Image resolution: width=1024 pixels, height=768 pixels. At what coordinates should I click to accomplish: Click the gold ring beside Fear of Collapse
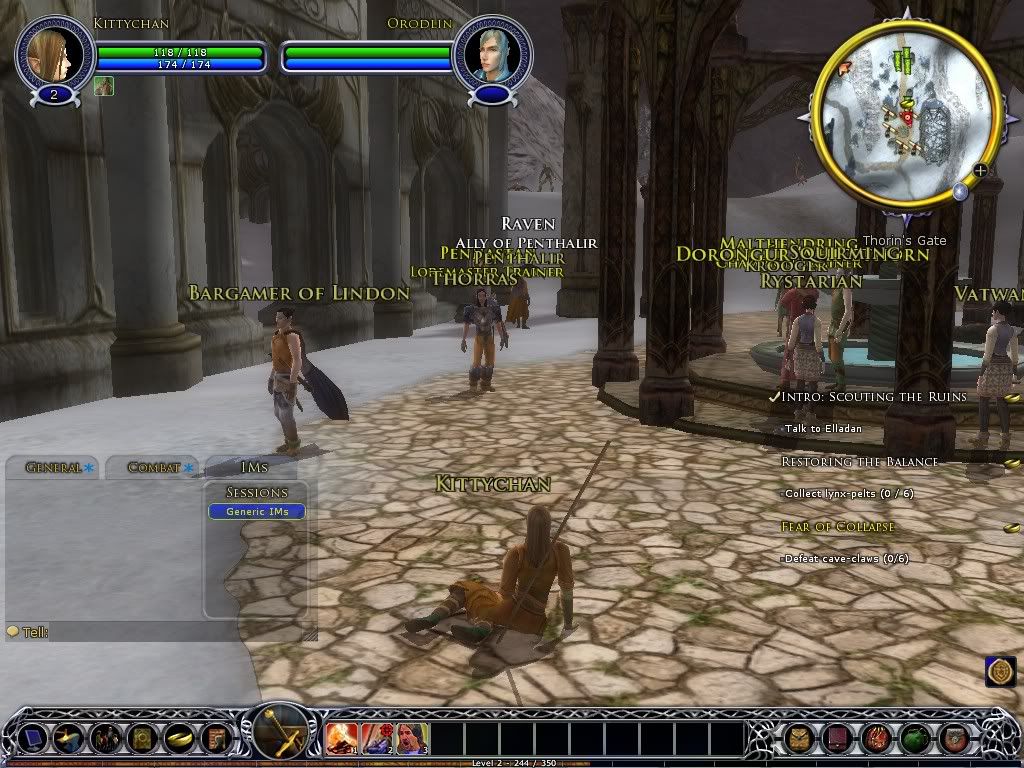(x=1012, y=527)
